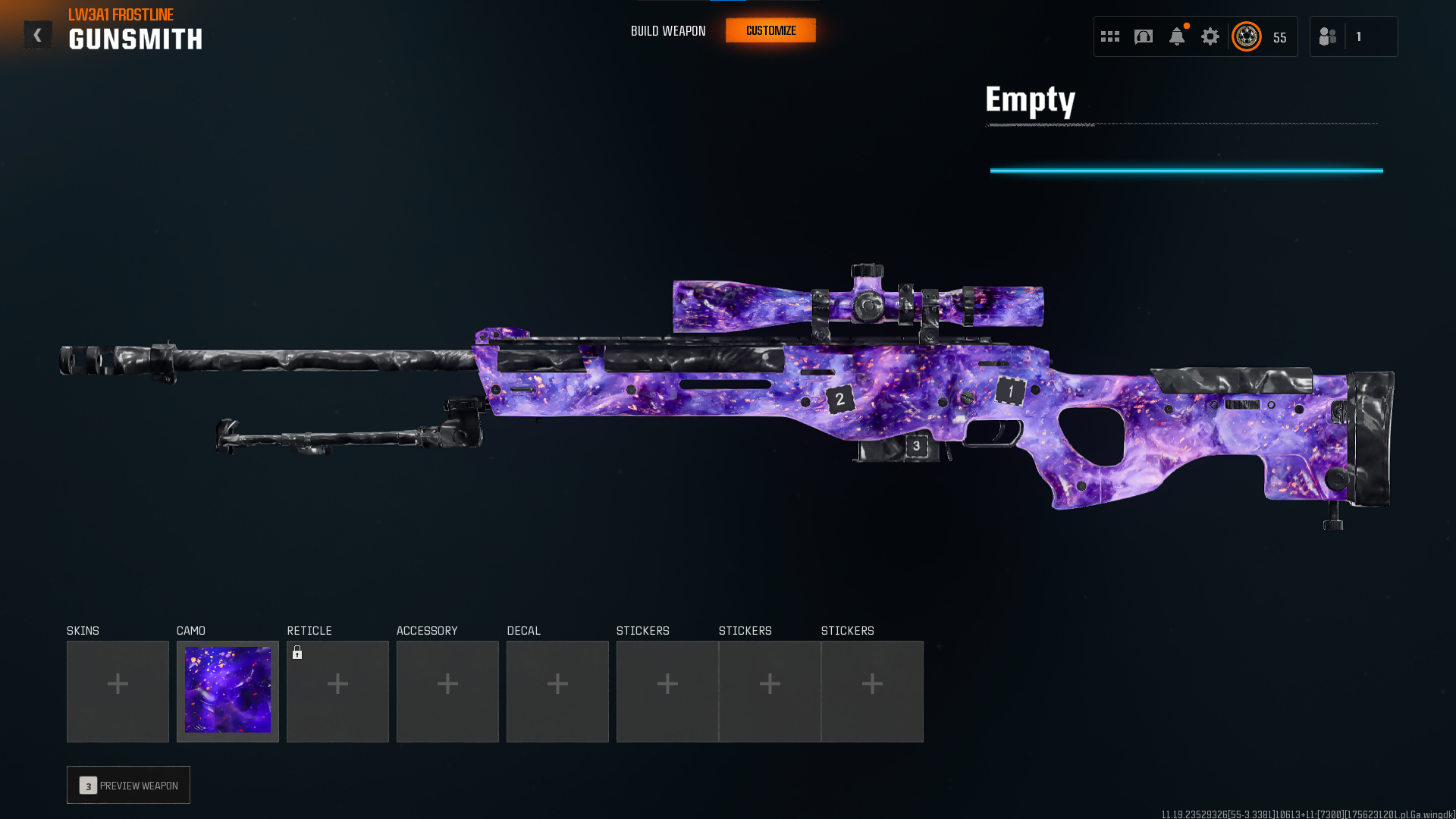Click the Preview Weapon button
Screen dimensions: 1456x819
click(128, 785)
